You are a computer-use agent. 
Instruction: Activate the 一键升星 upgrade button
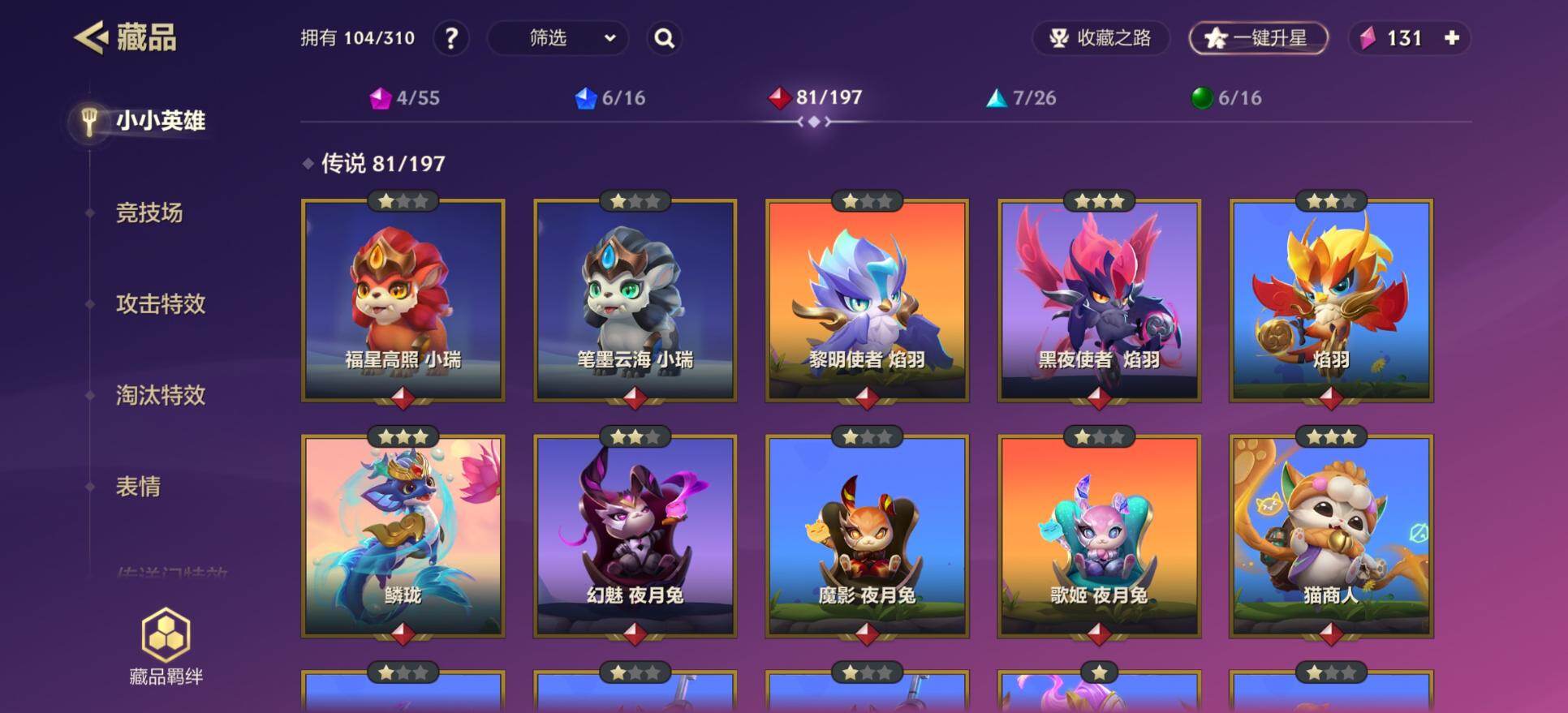point(1258,38)
